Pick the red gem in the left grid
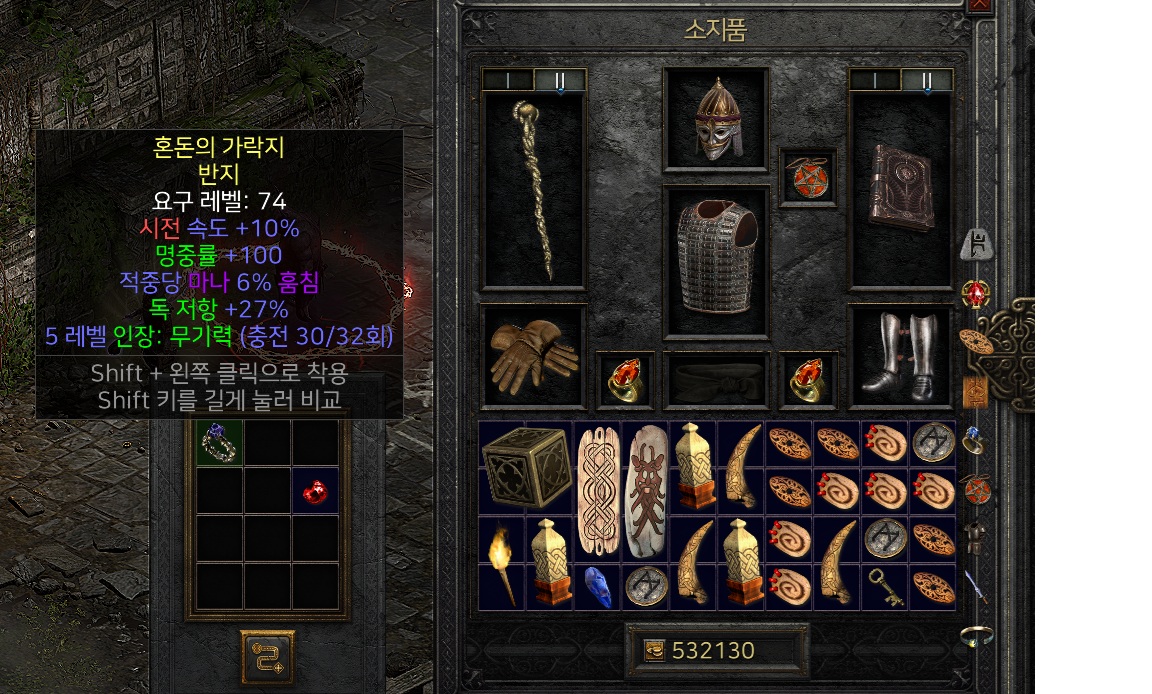Screen dimensions: 1152x694 click(315, 491)
